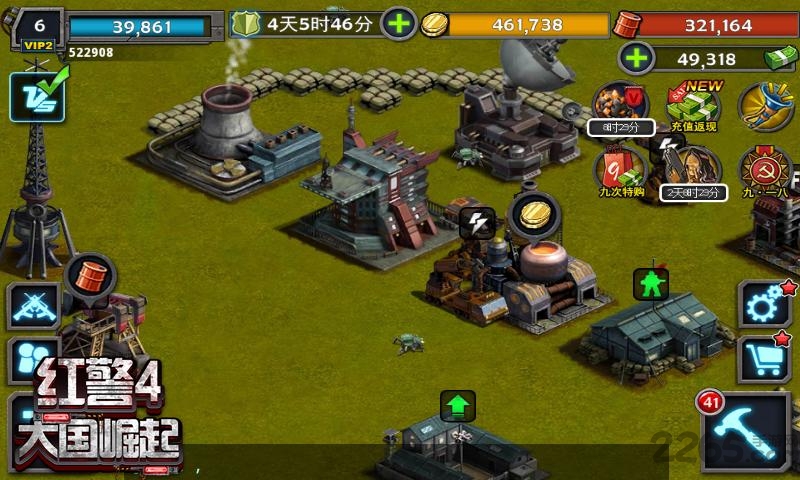Tap the lightning bolt power indicator
This screenshot has height=480, width=800.
click(x=477, y=223)
